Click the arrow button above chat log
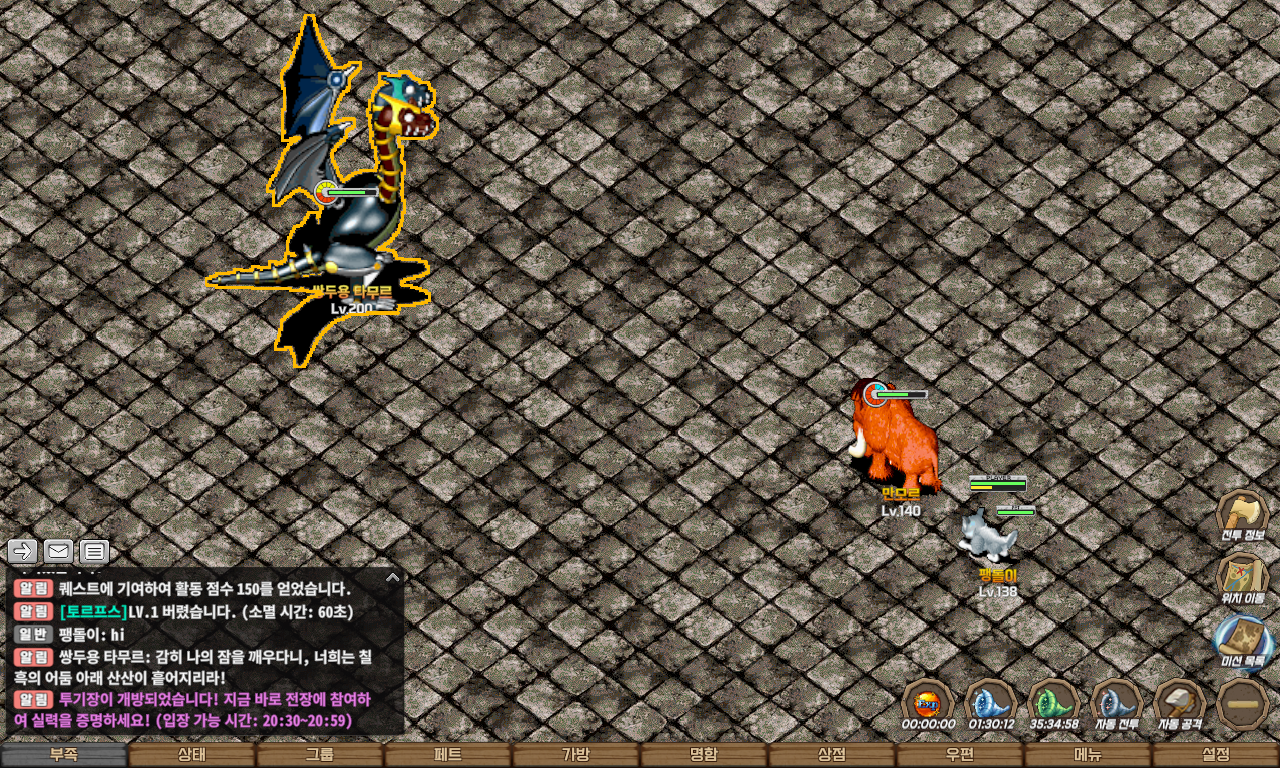1280x768 pixels. click(22, 551)
